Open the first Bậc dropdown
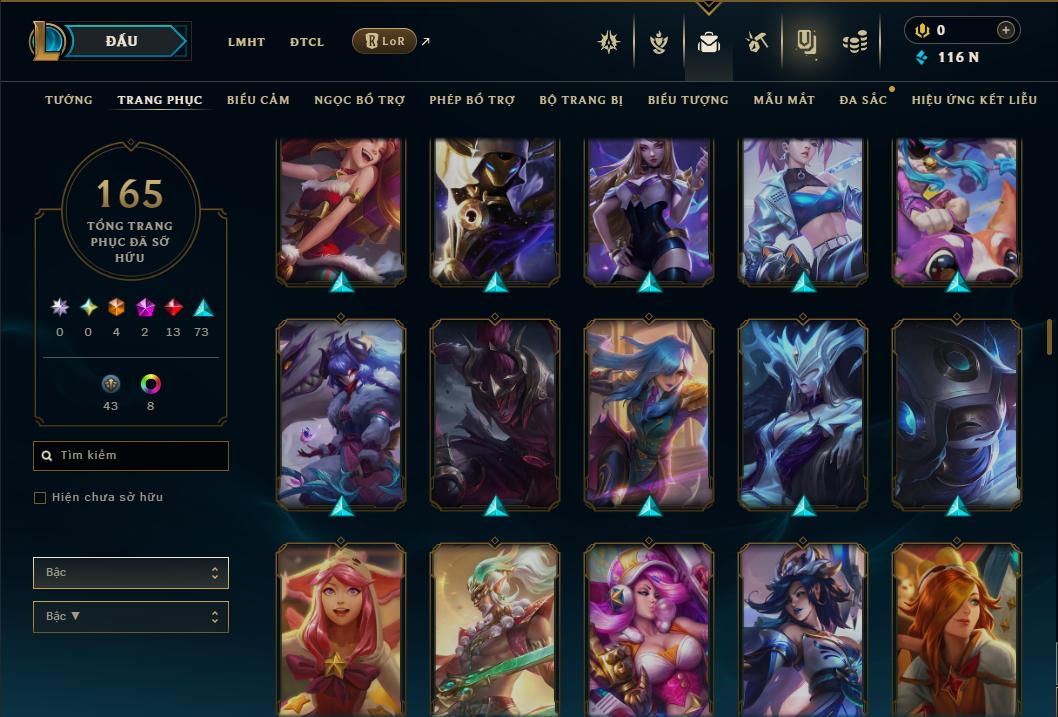The height and width of the screenshot is (717, 1058). (x=131, y=573)
